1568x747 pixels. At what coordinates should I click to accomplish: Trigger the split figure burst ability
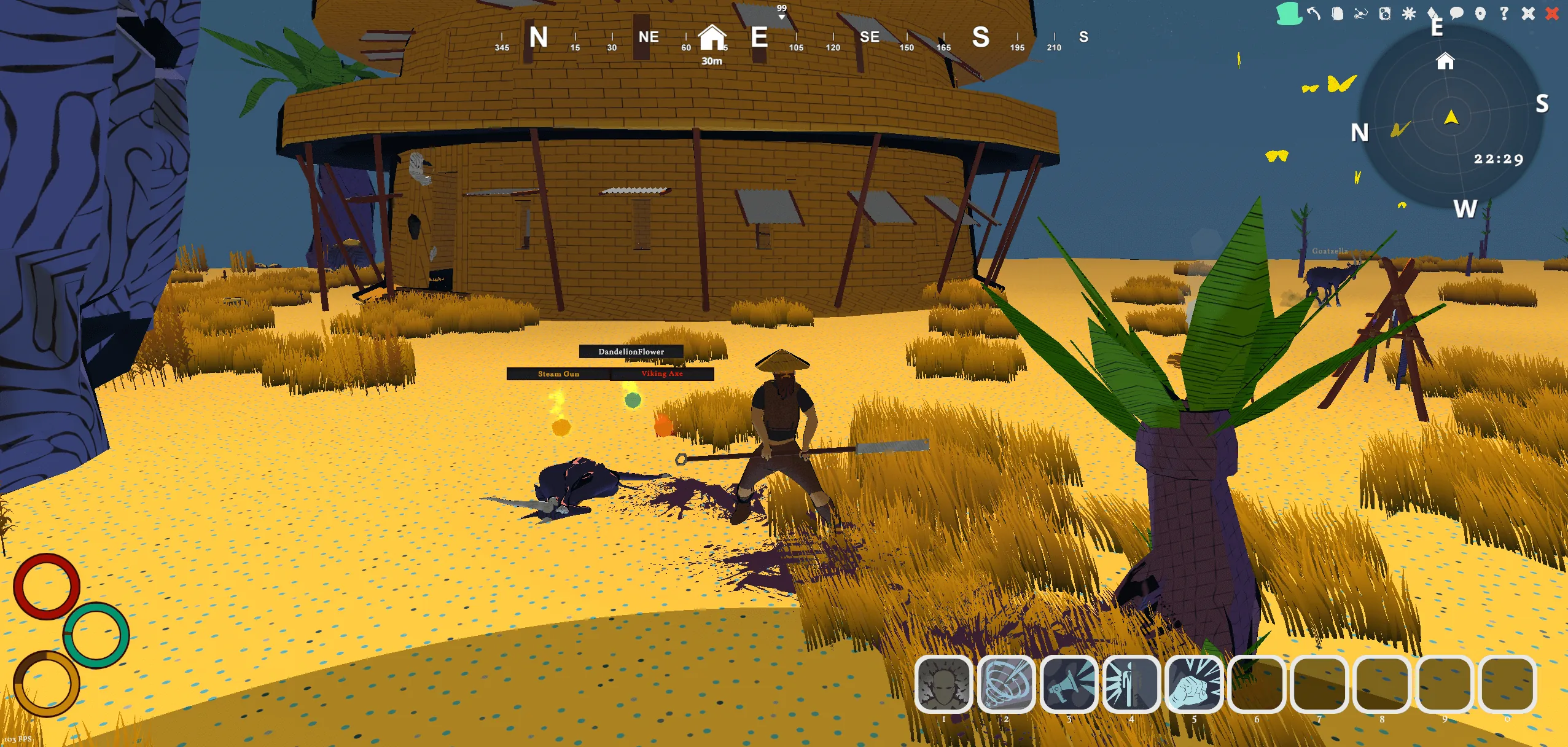1131,684
